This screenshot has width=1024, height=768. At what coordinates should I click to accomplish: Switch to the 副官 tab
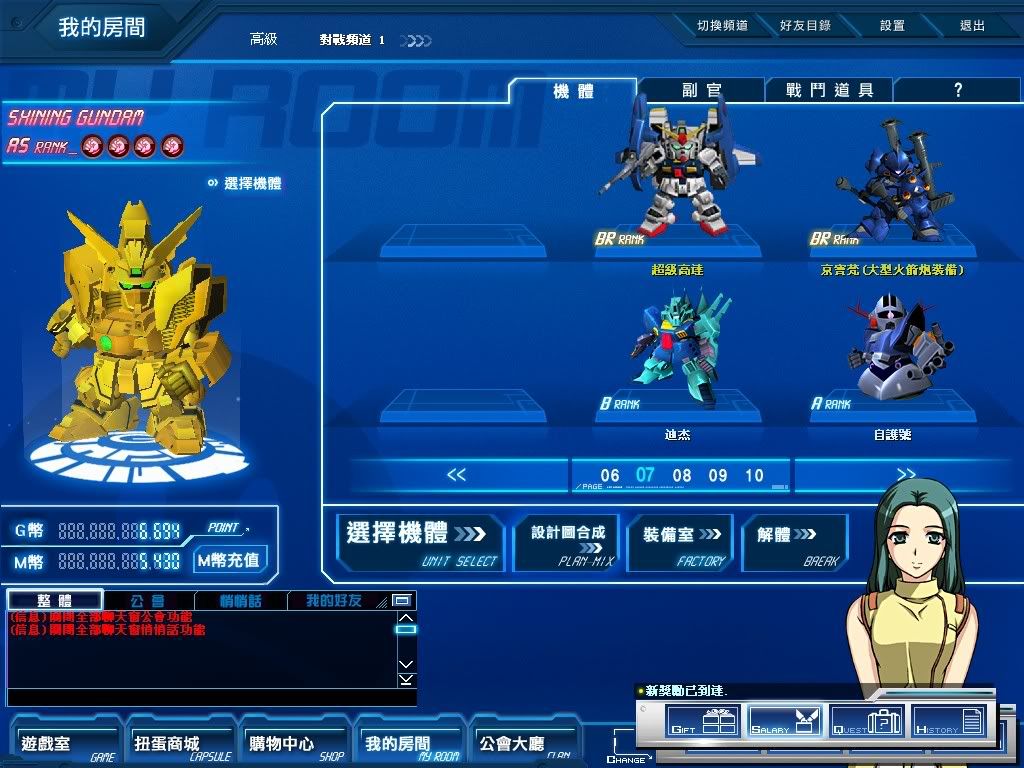click(x=702, y=90)
